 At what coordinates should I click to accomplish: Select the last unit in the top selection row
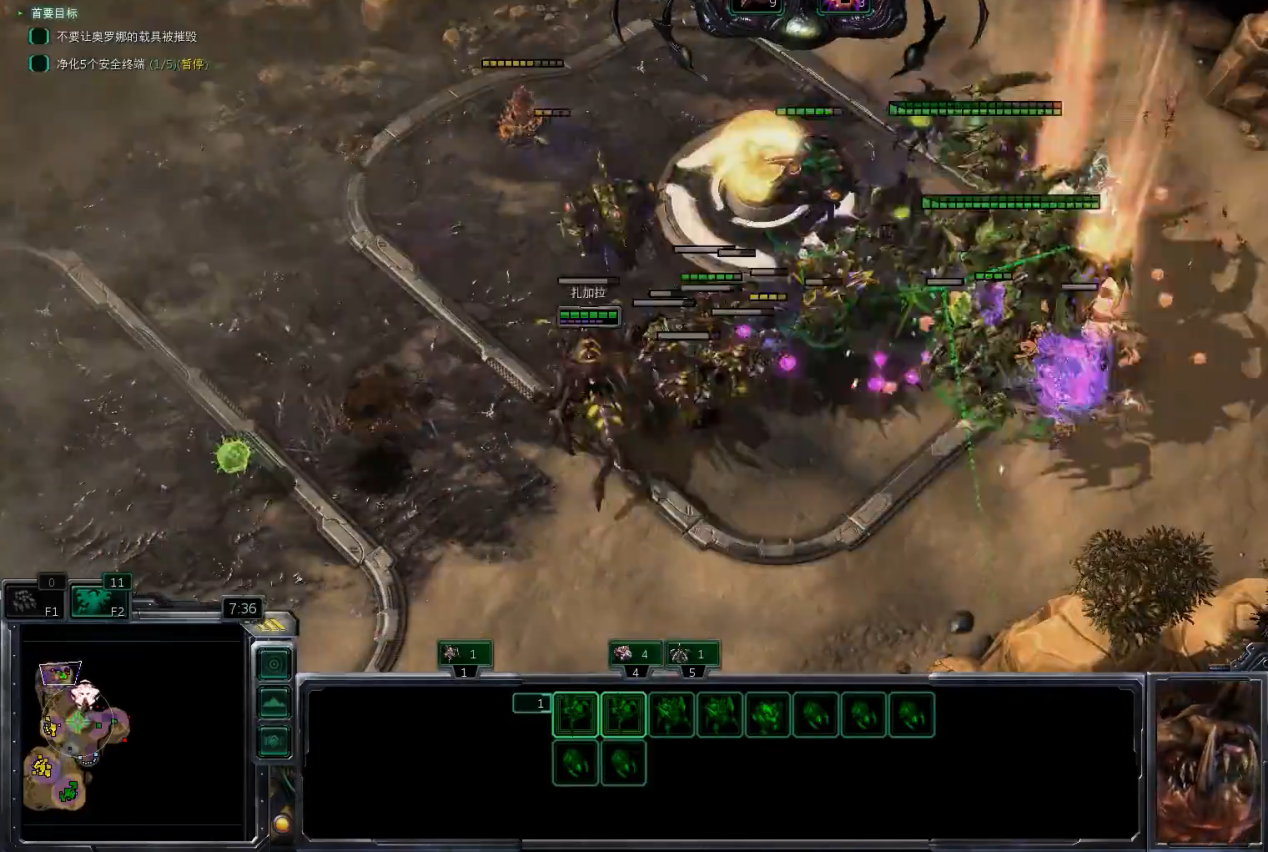click(911, 715)
